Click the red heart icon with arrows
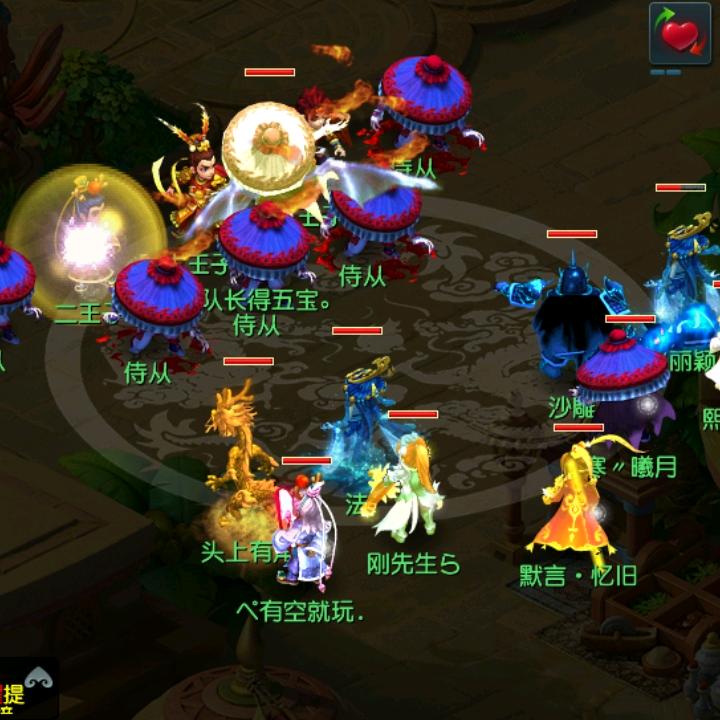 [680, 34]
